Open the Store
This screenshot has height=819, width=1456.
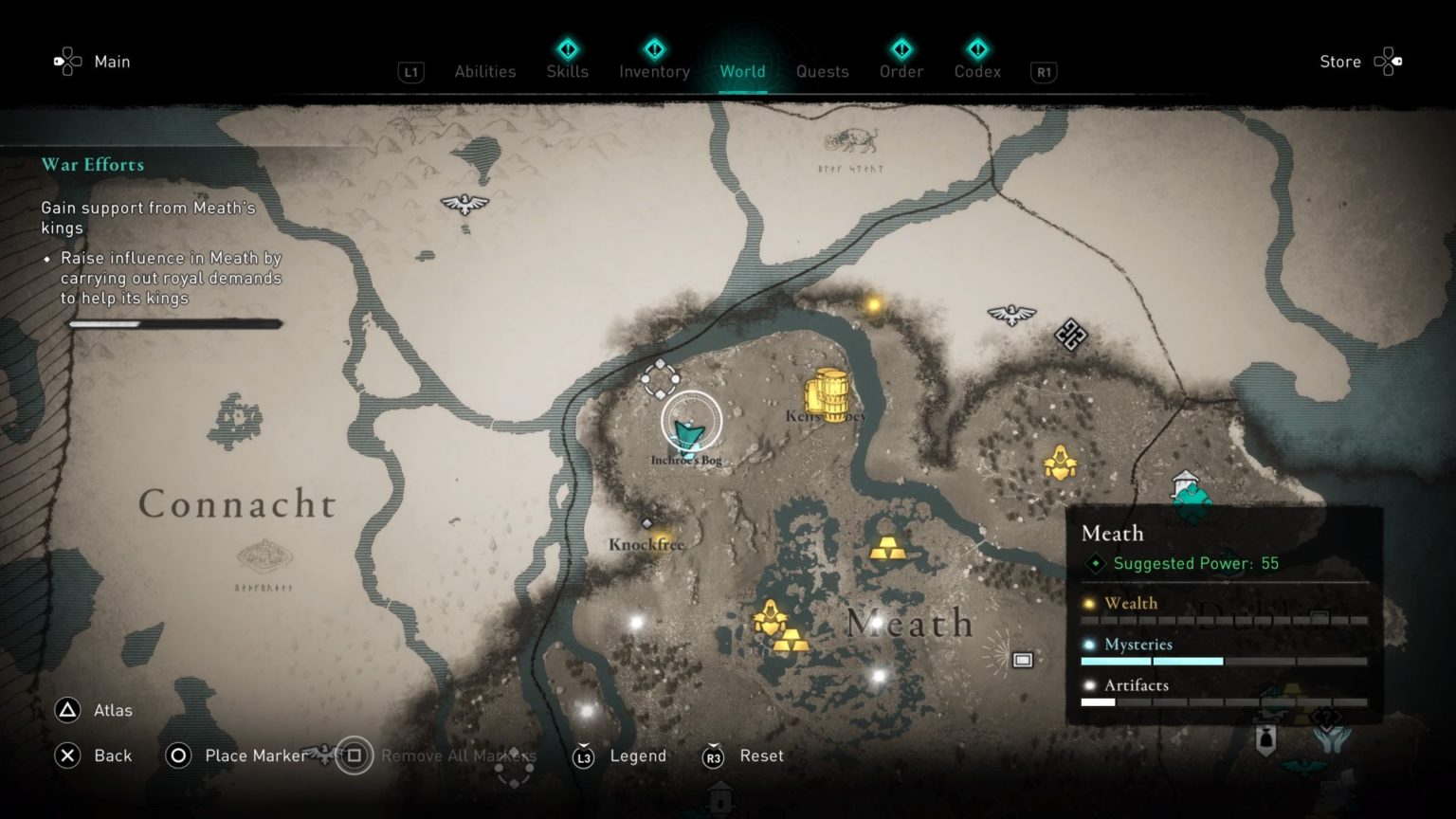pyautogui.click(x=1339, y=61)
